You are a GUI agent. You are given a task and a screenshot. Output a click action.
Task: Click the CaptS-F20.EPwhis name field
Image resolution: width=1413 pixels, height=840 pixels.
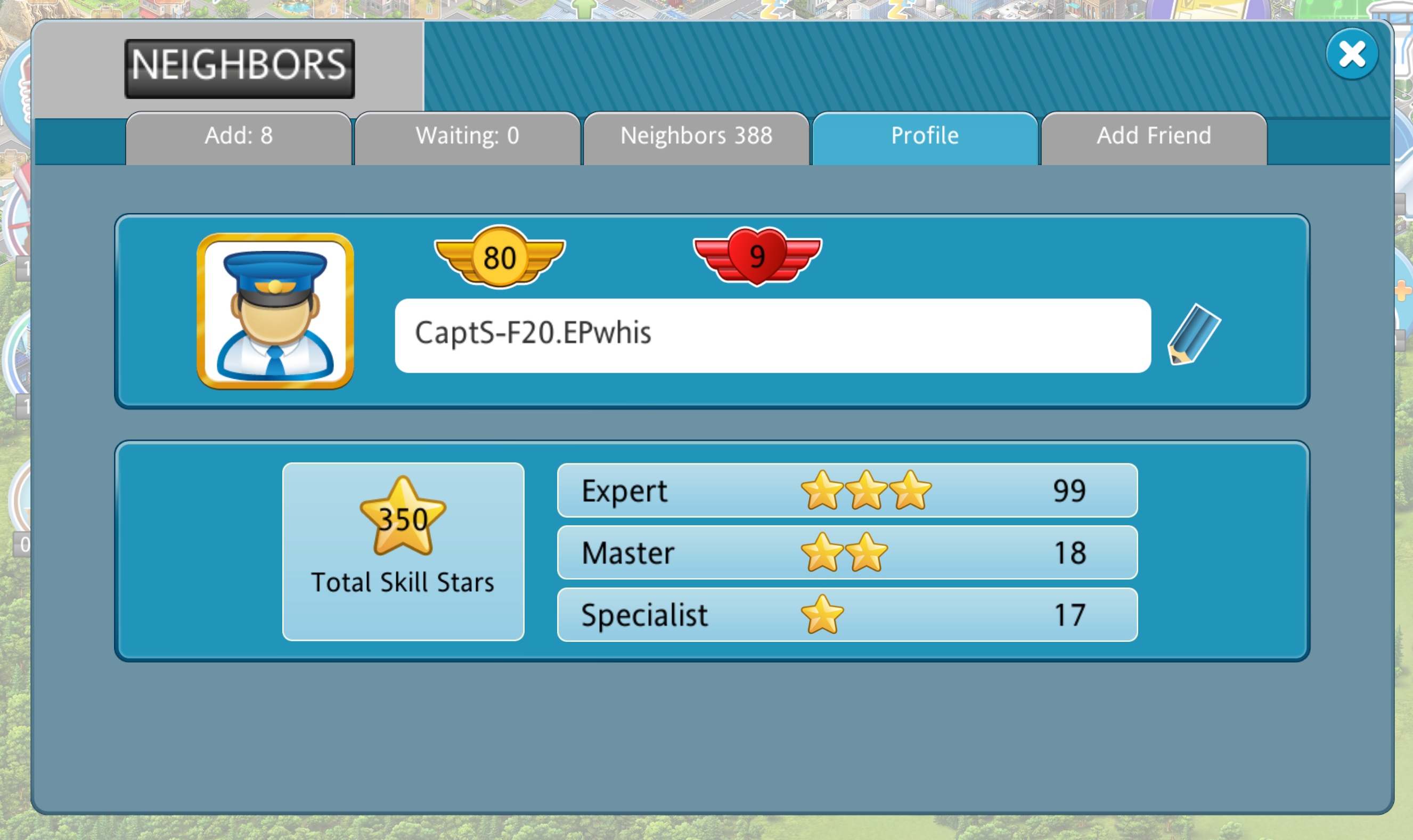(x=772, y=335)
